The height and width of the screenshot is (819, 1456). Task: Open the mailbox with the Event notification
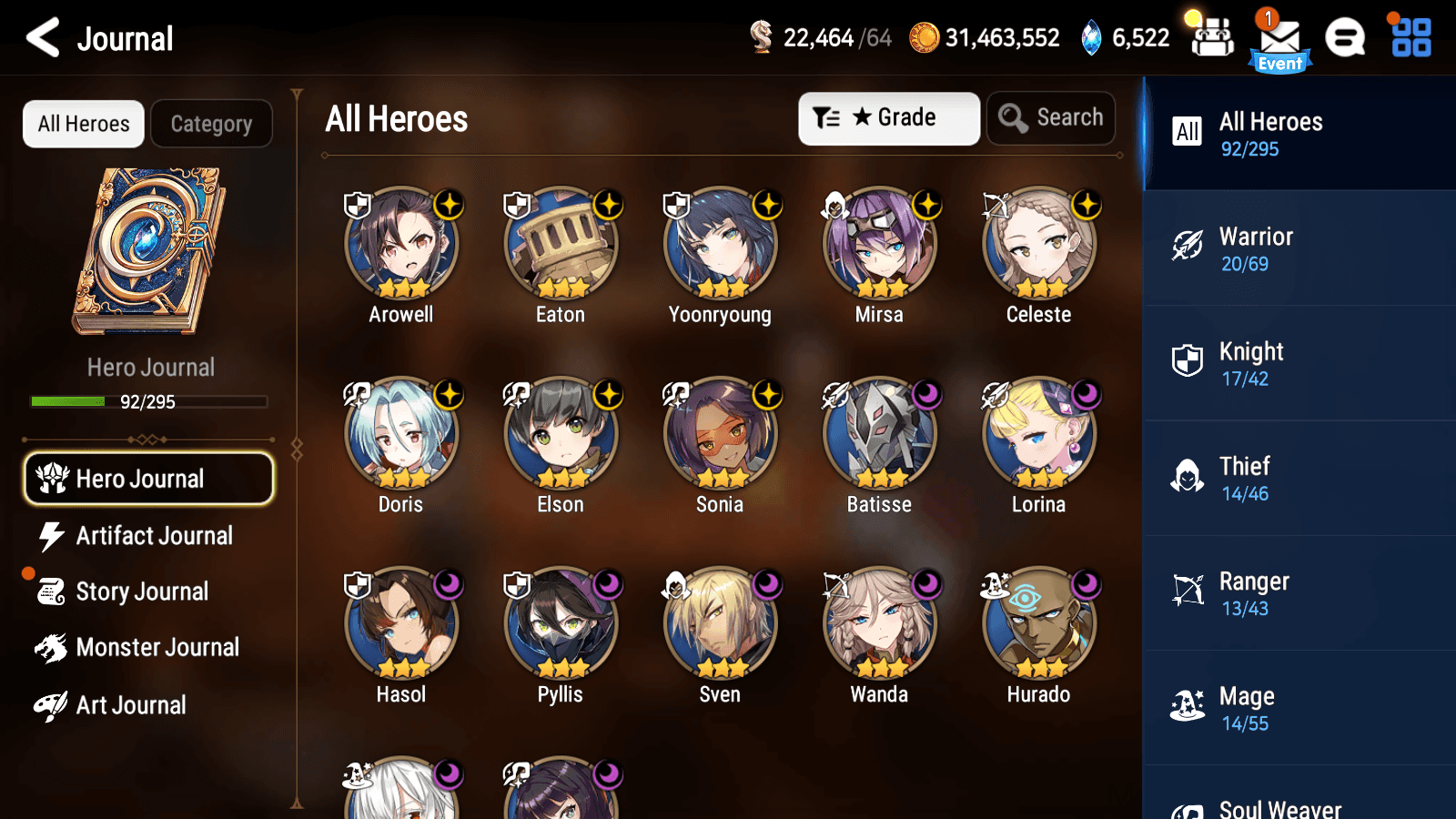click(1279, 38)
